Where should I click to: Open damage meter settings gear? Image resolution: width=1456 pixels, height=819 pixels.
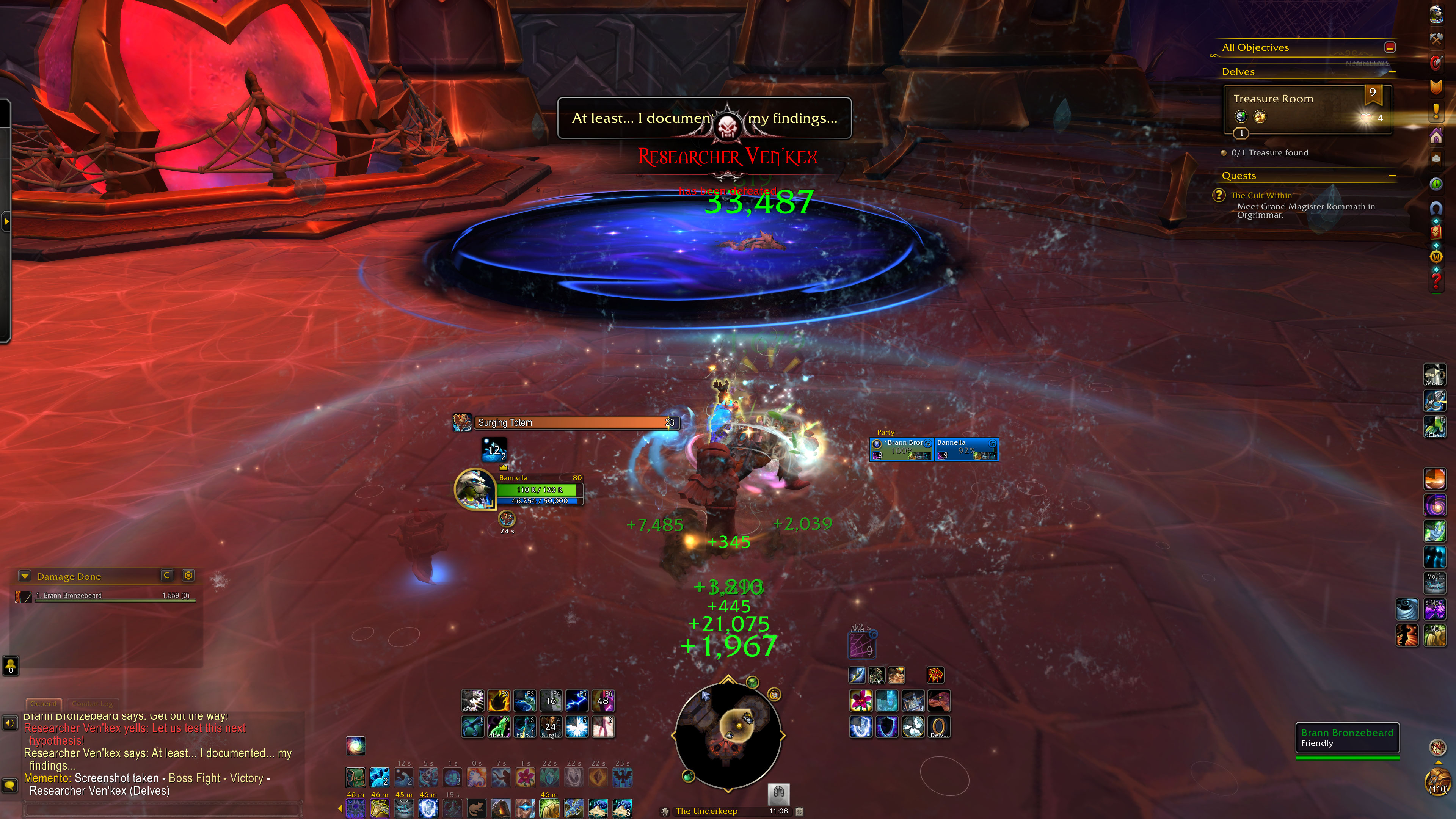(x=188, y=576)
